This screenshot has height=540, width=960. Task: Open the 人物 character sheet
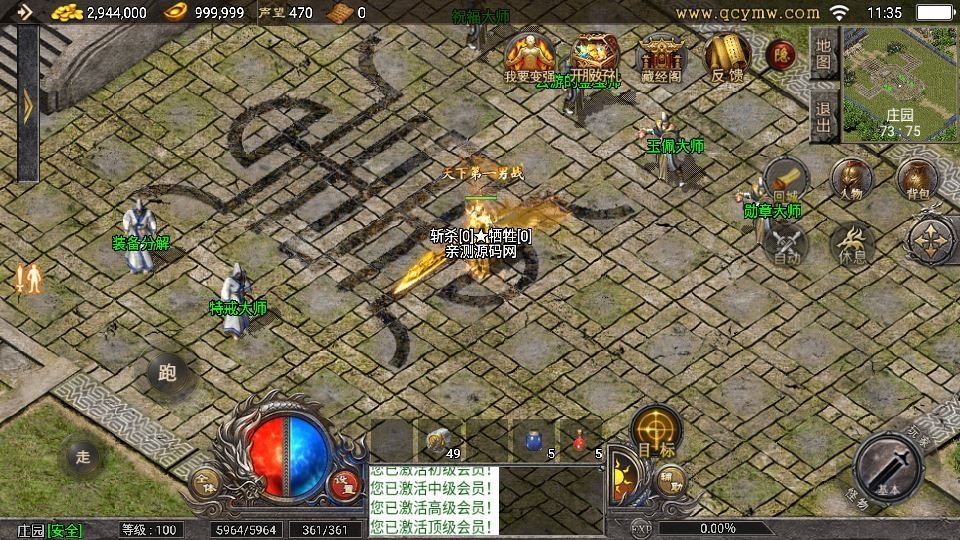[x=852, y=180]
